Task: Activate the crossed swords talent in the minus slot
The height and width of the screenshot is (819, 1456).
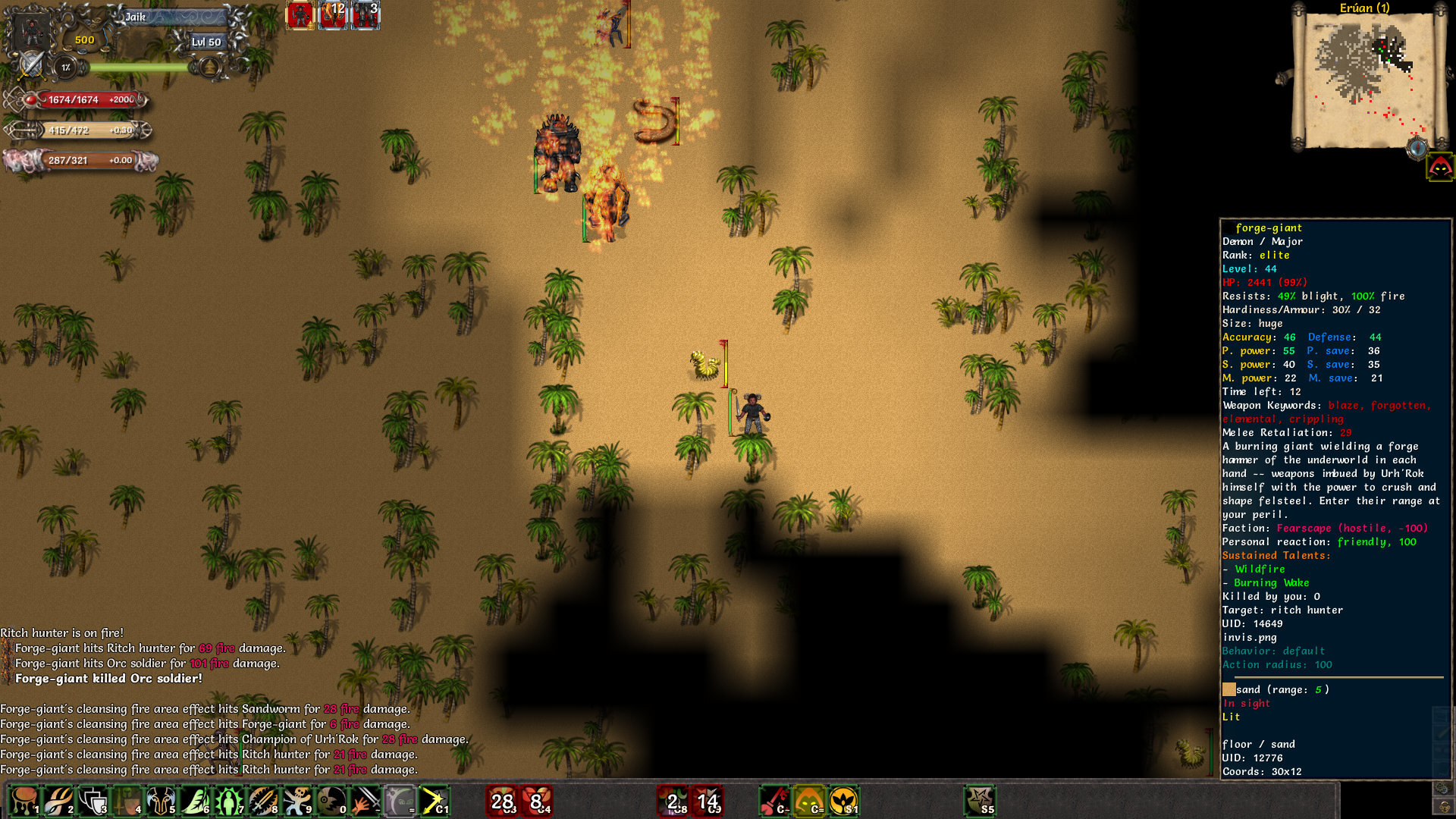Action: pos(366,802)
